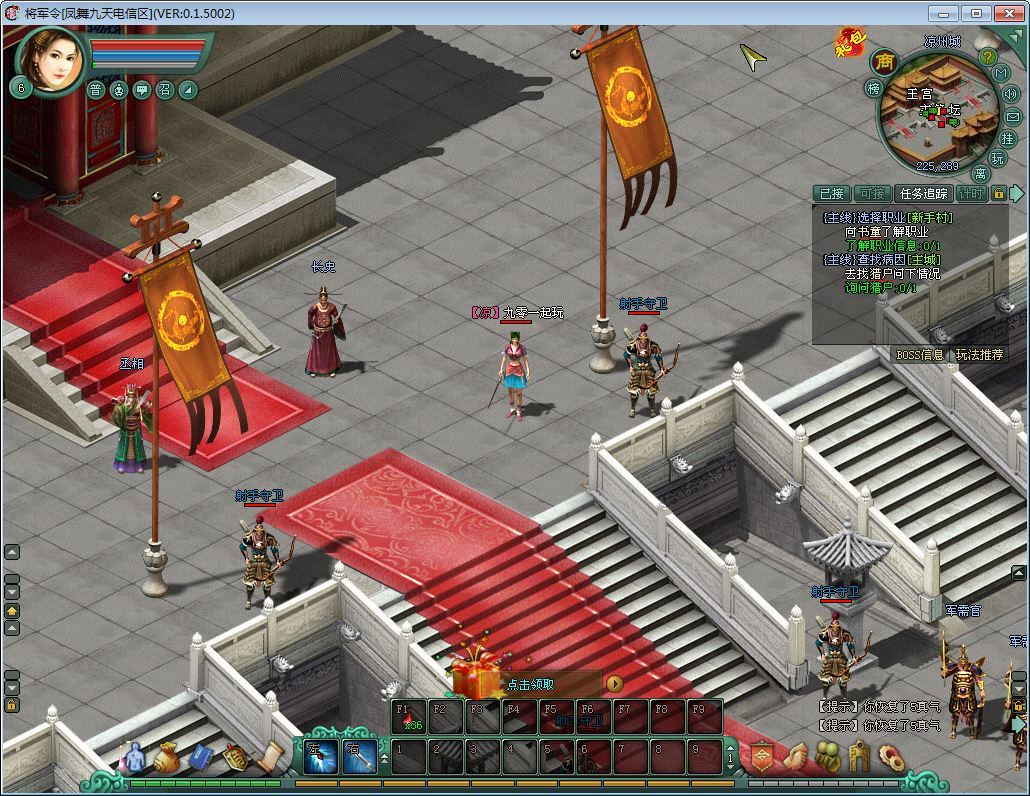Open the 榜 ranking button
Image resolution: width=1030 pixels, height=796 pixels.
[x=873, y=88]
